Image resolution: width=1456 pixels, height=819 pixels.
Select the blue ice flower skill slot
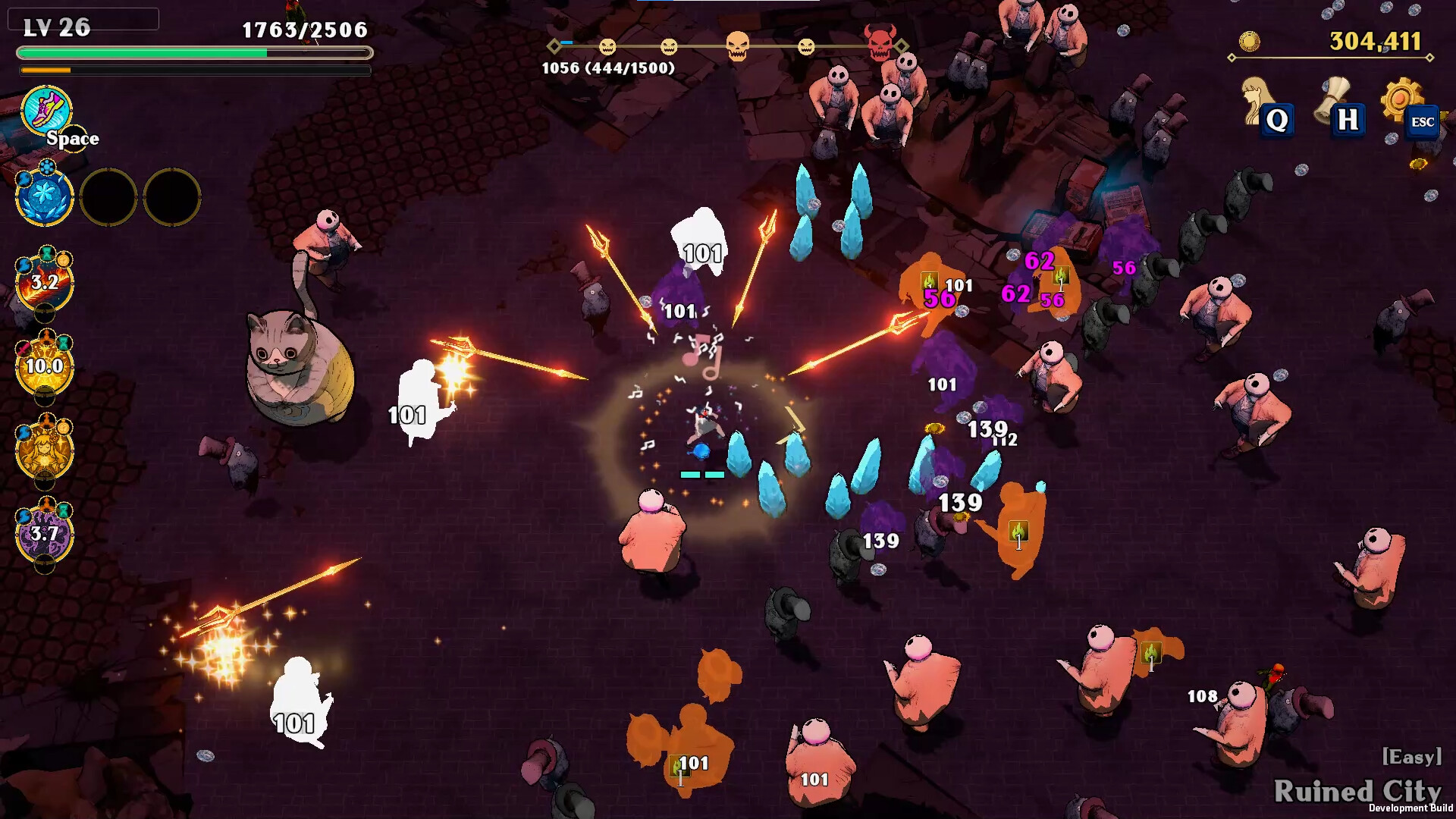point(45,197)
